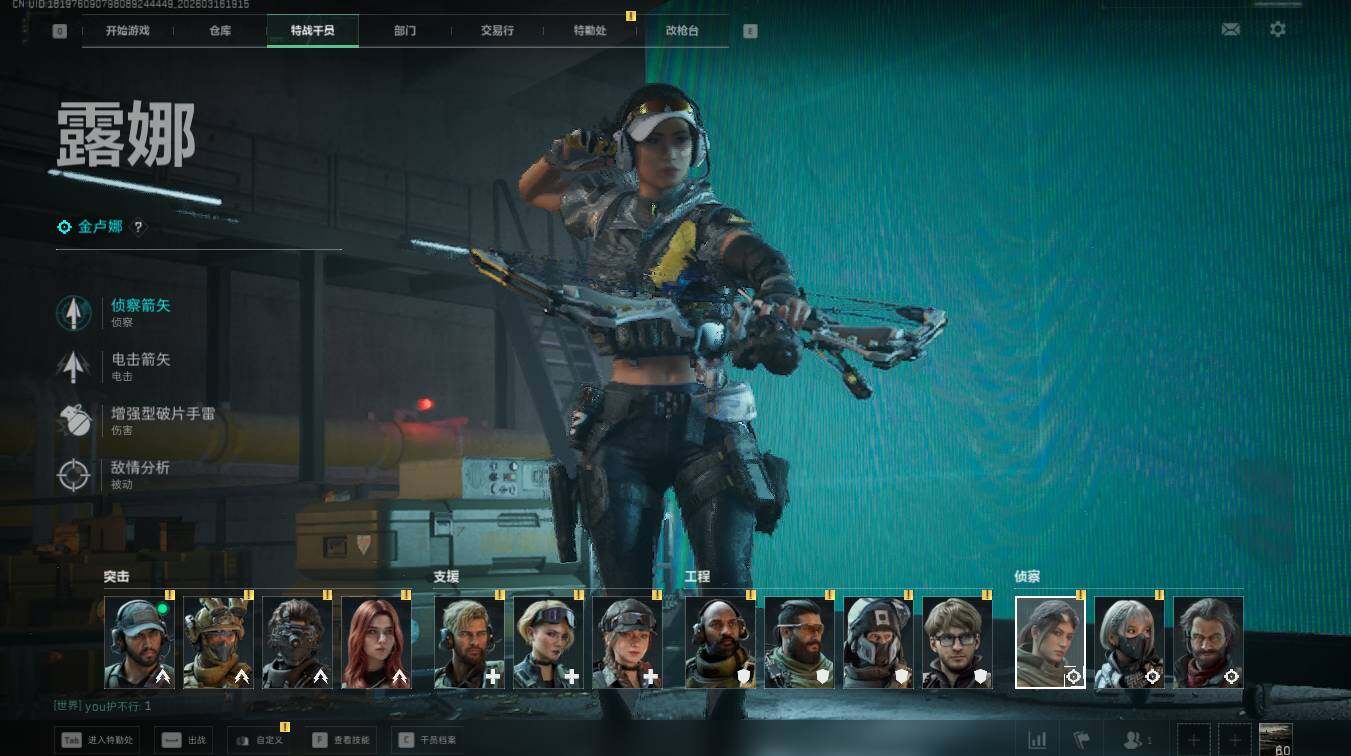Viewport: 1351px width, 756px height.
Task: Select the blonde support operator with goggles
Action: [x=548, y=643]
